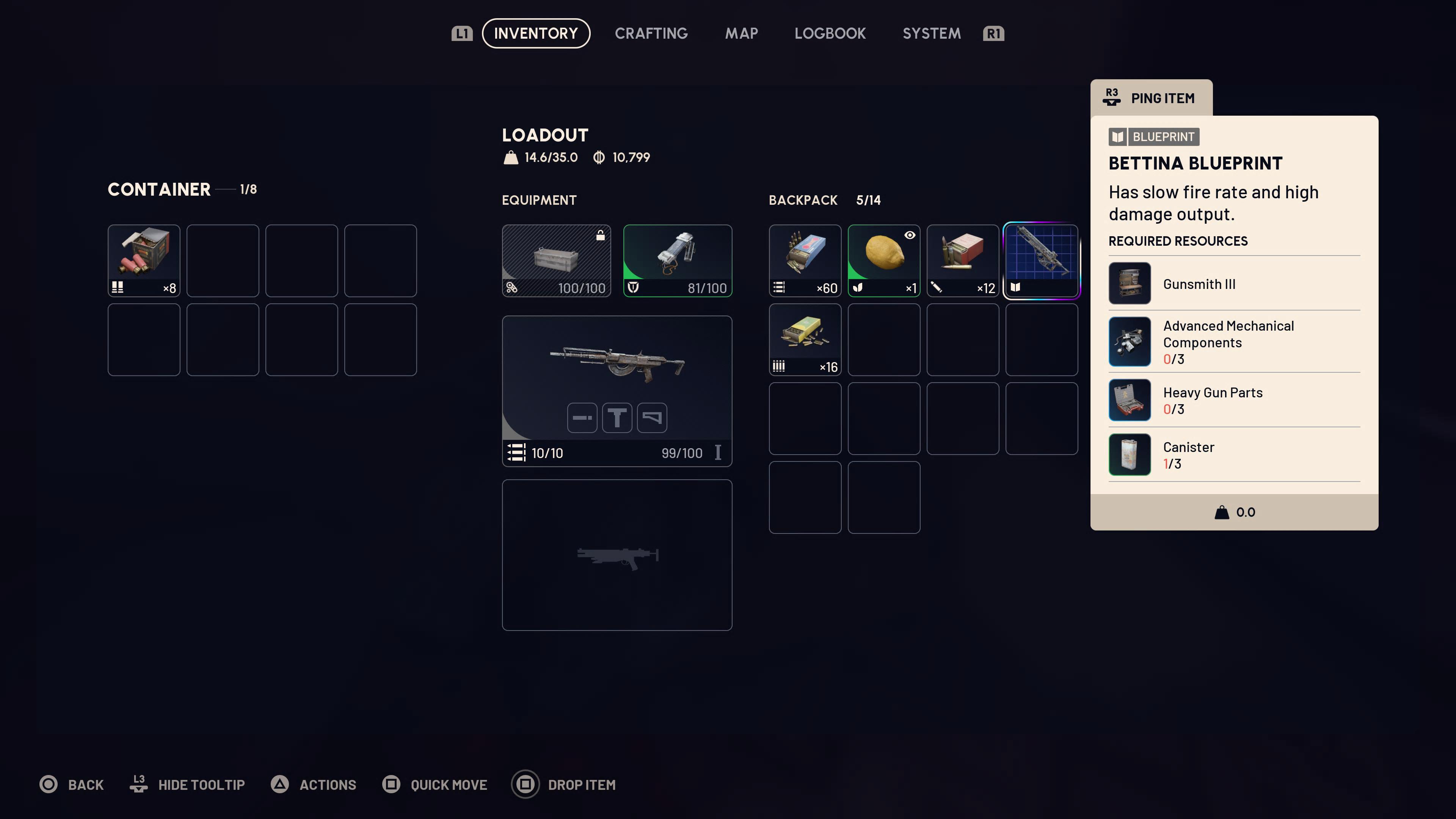This screenshot has height=819, width=1456.
Task: Click the Actions button
Action: point(314,784)
